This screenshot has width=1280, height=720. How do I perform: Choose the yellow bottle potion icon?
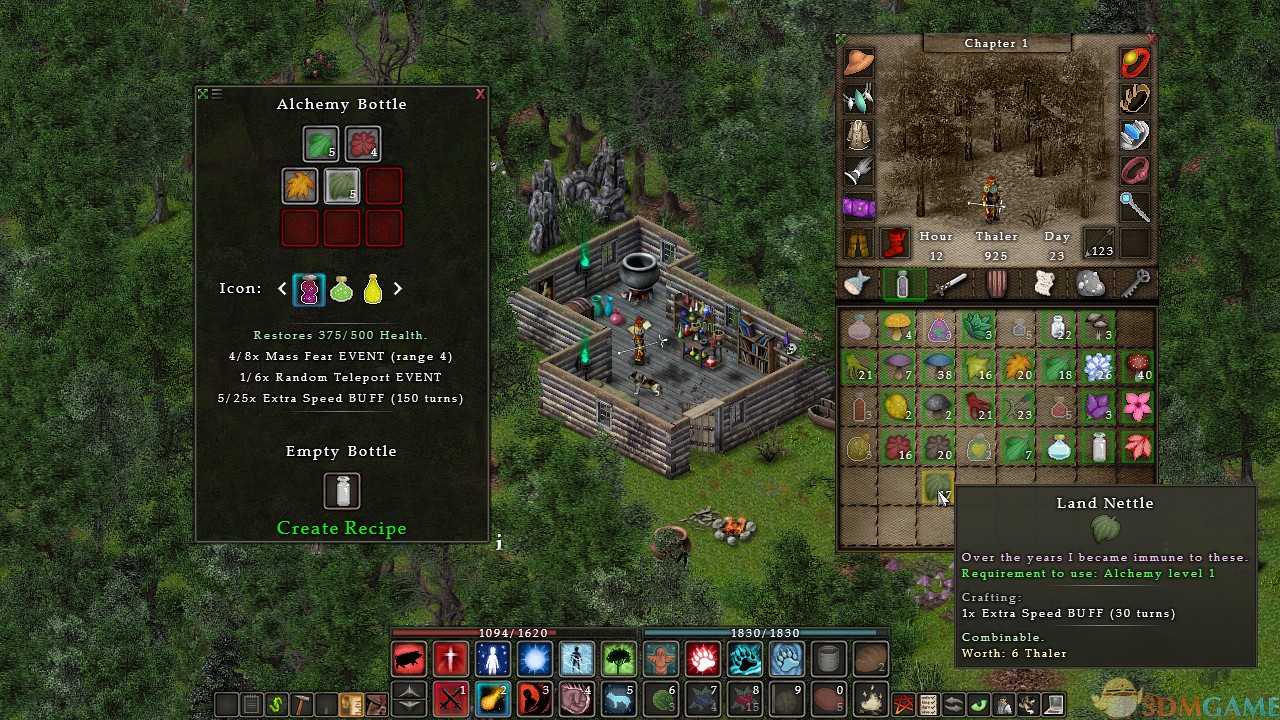[372, 289]
